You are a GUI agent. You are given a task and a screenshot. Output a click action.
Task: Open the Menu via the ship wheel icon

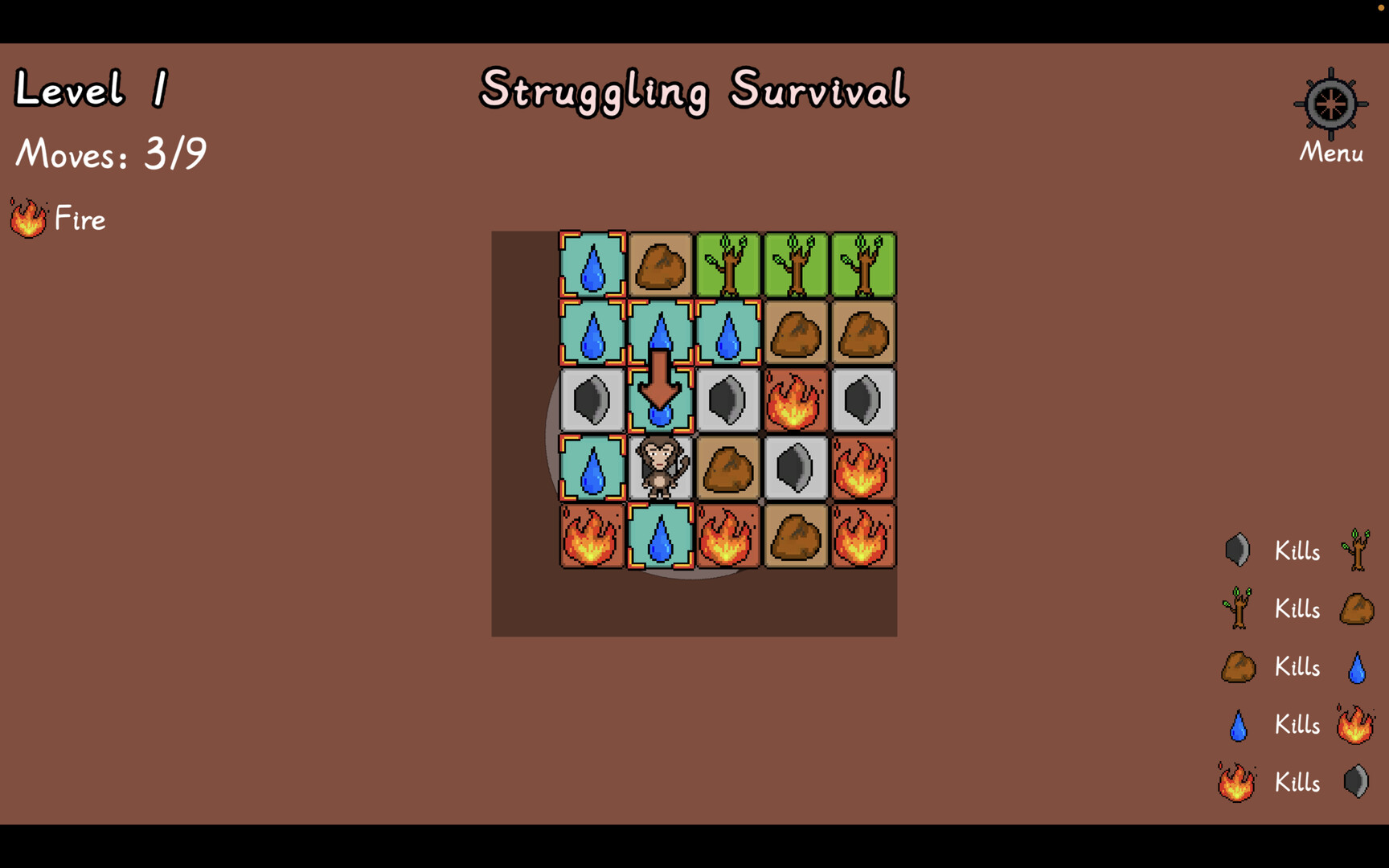(x=1330, y=104)
